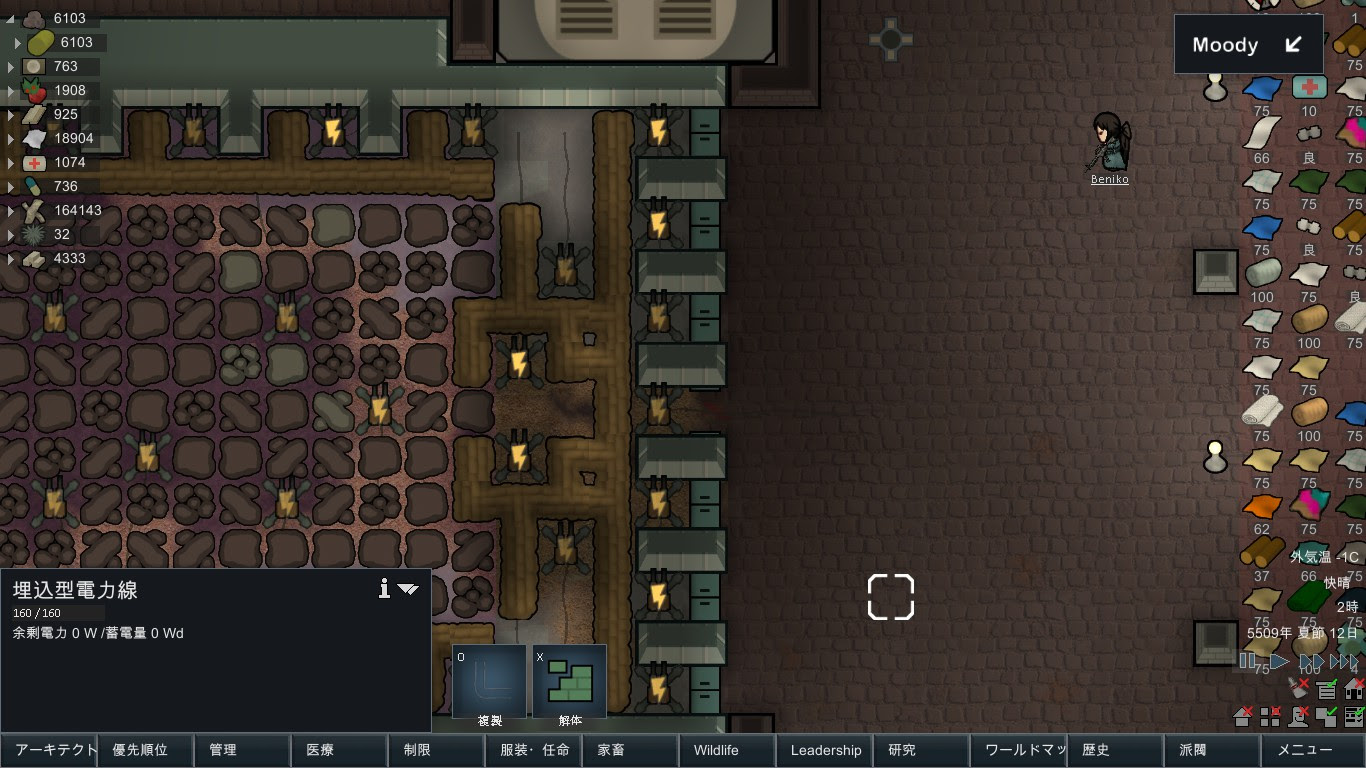1366x768 pixels.
Task: Click the strawberries resource icon in the readout
Action: click(35, 90)
